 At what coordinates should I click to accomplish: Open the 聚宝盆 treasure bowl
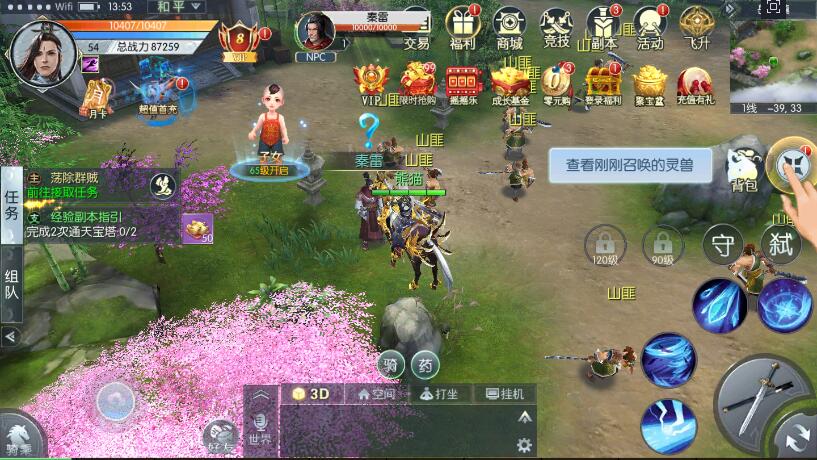[x=650, y=84]
